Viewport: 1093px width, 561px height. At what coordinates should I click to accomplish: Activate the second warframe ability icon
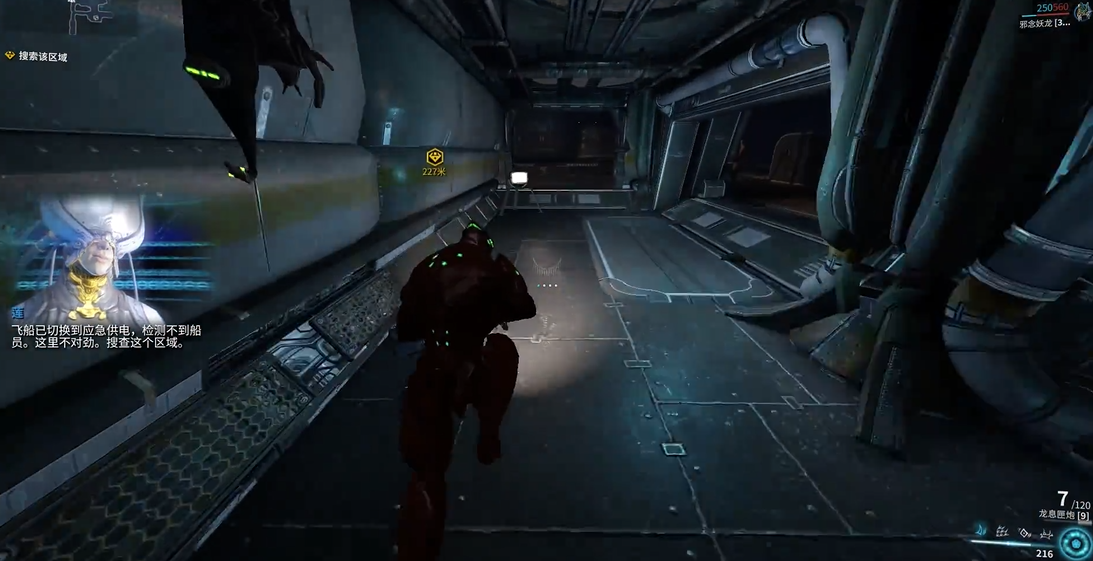(x=1002, y=532)
